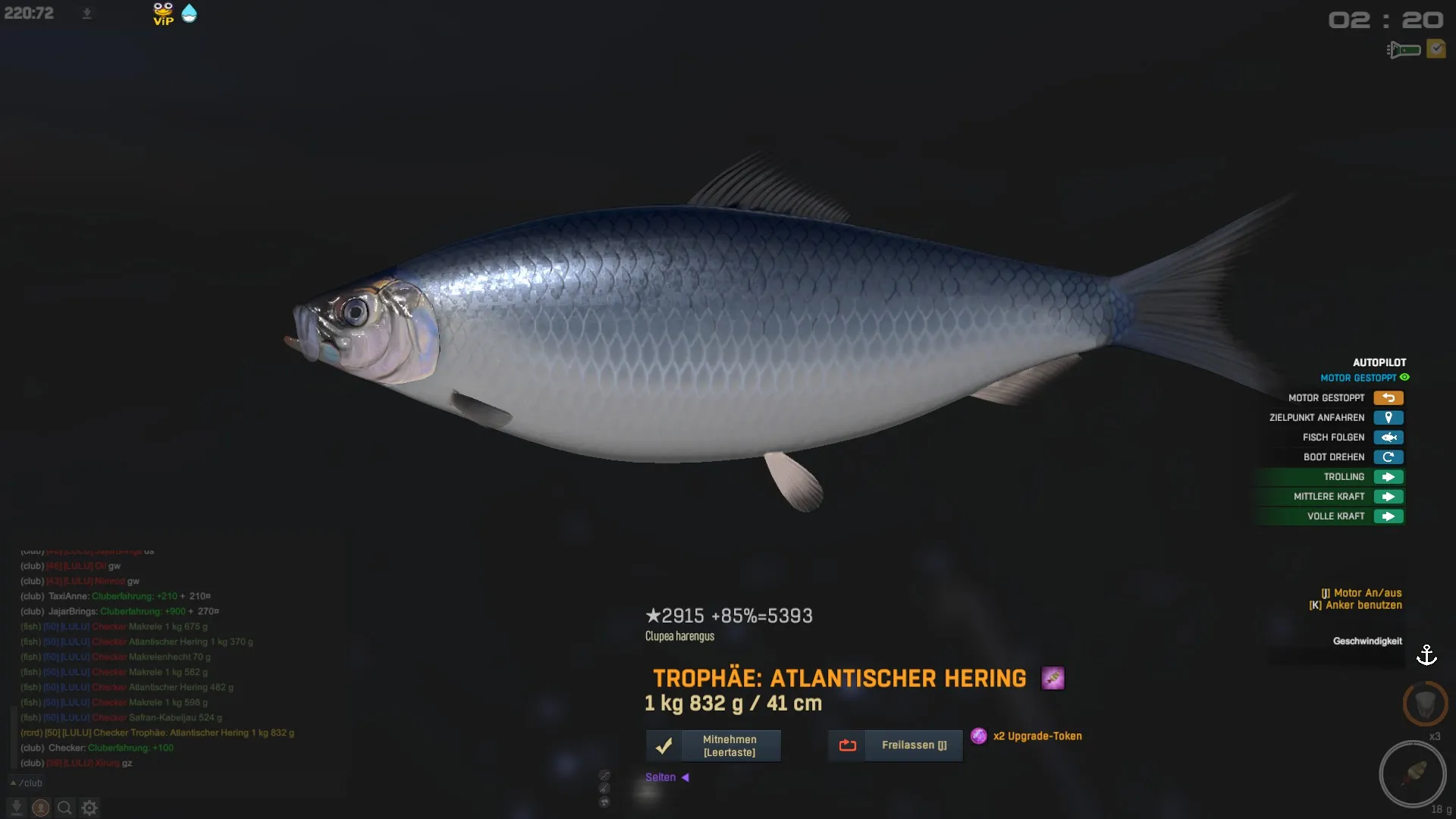The height and width of the screenshot is (819, 1456).
Task: Open the player profile icon
Action: (41, 808)
